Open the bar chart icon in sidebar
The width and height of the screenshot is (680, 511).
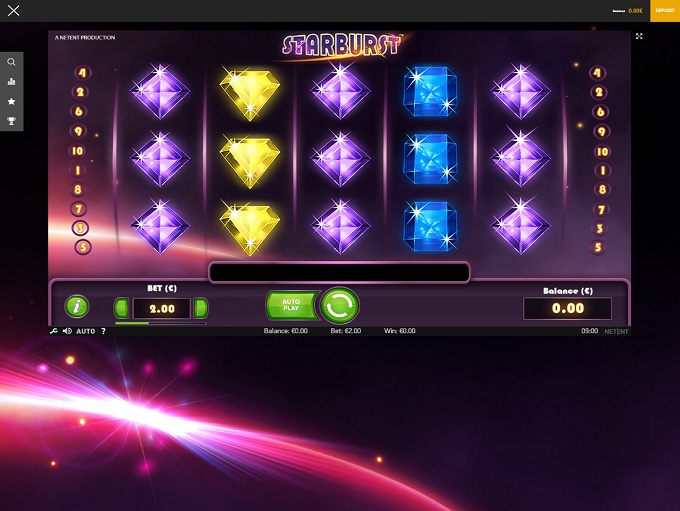[11, 82]
